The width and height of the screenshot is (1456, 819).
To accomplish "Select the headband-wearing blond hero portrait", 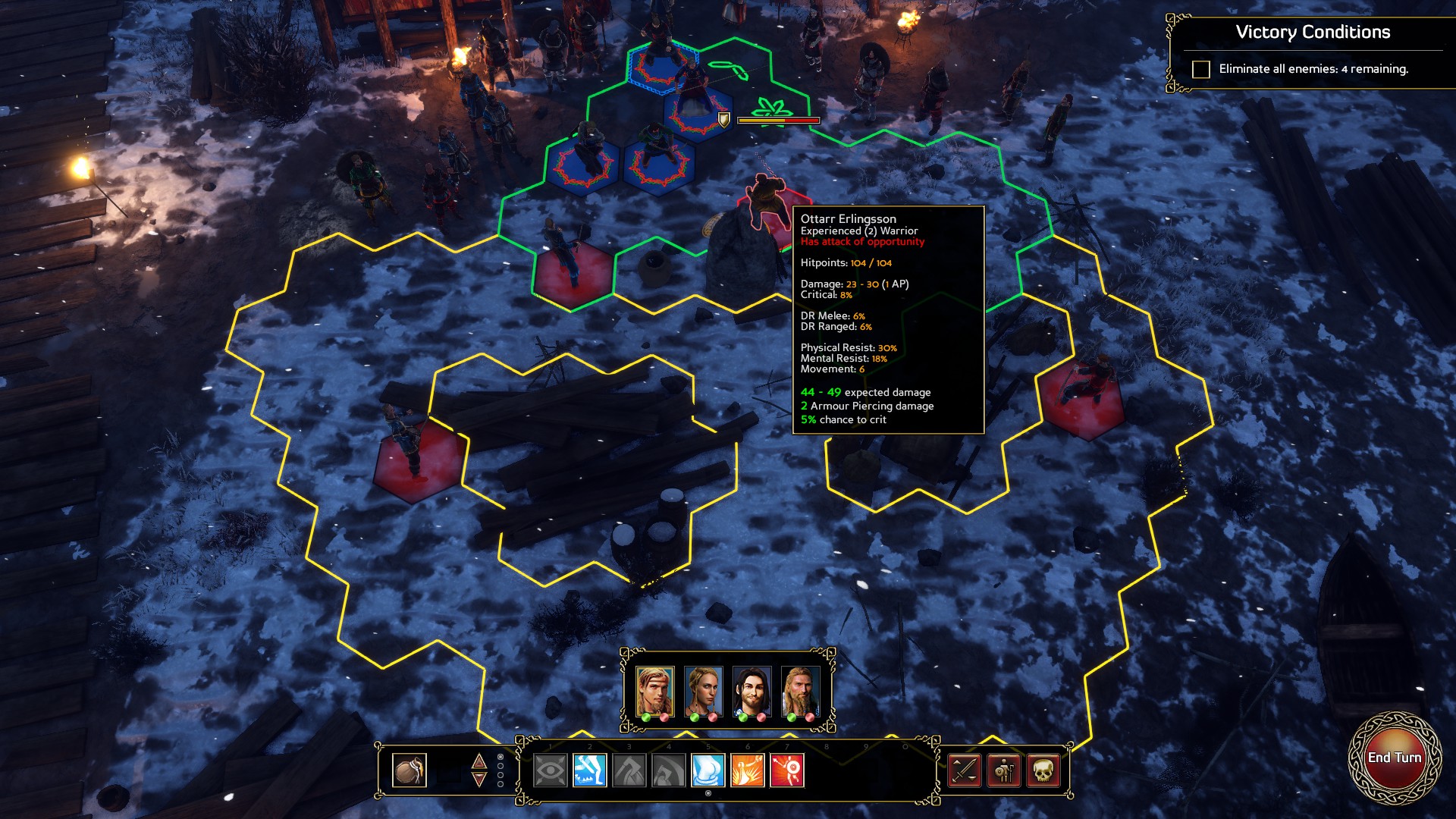I will [654, 691].
